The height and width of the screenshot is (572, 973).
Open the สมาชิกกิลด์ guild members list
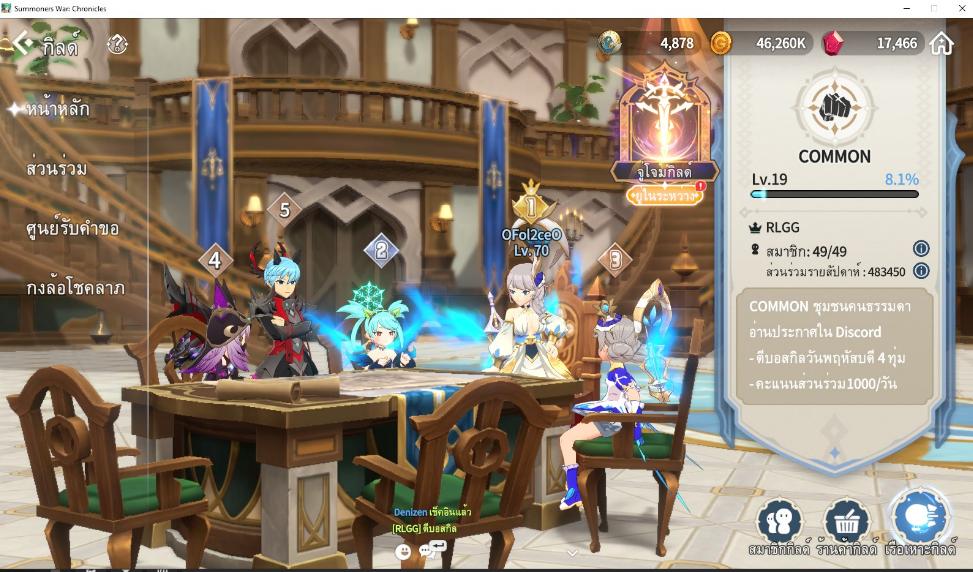tap(779, 527)
